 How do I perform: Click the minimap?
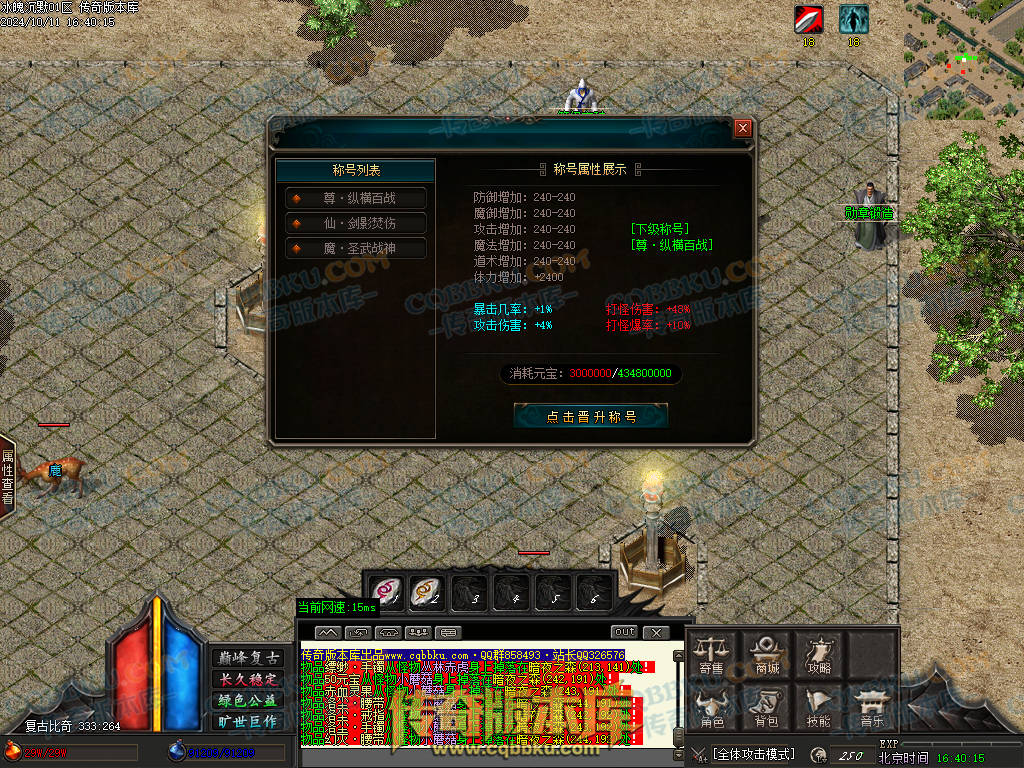click(x=963, y=57)
